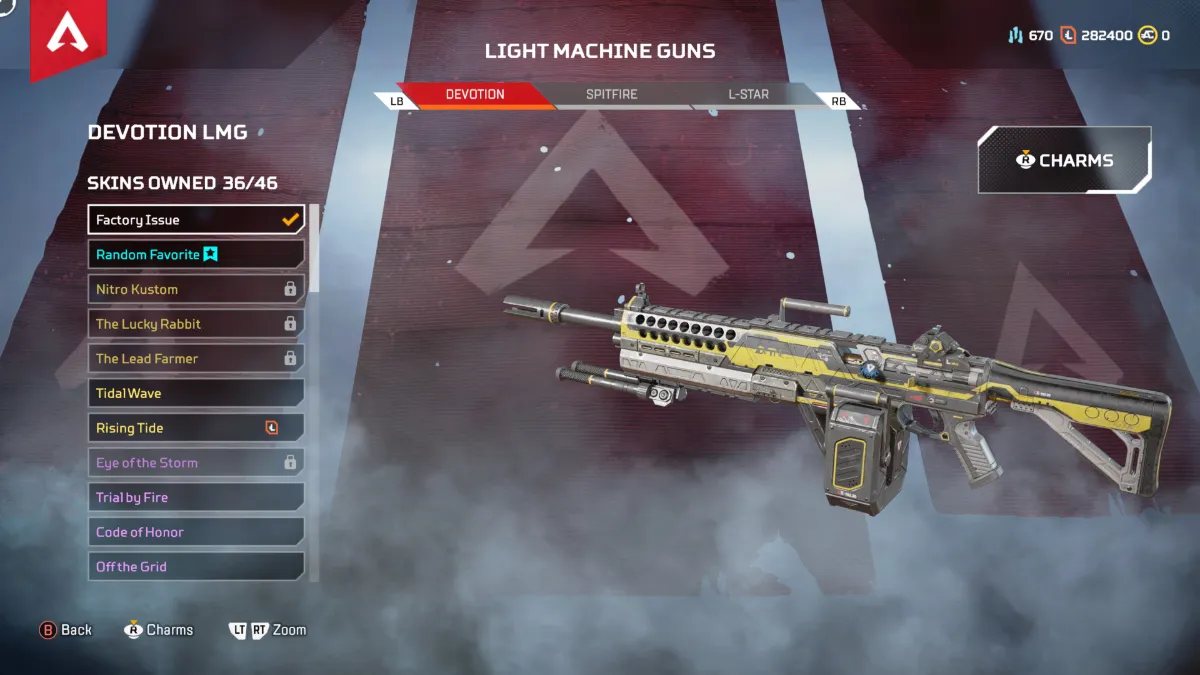This screenshot has height=675, width=1200.
Task: Select The Lead Farmer skin
Action: (x=196, y=359)
